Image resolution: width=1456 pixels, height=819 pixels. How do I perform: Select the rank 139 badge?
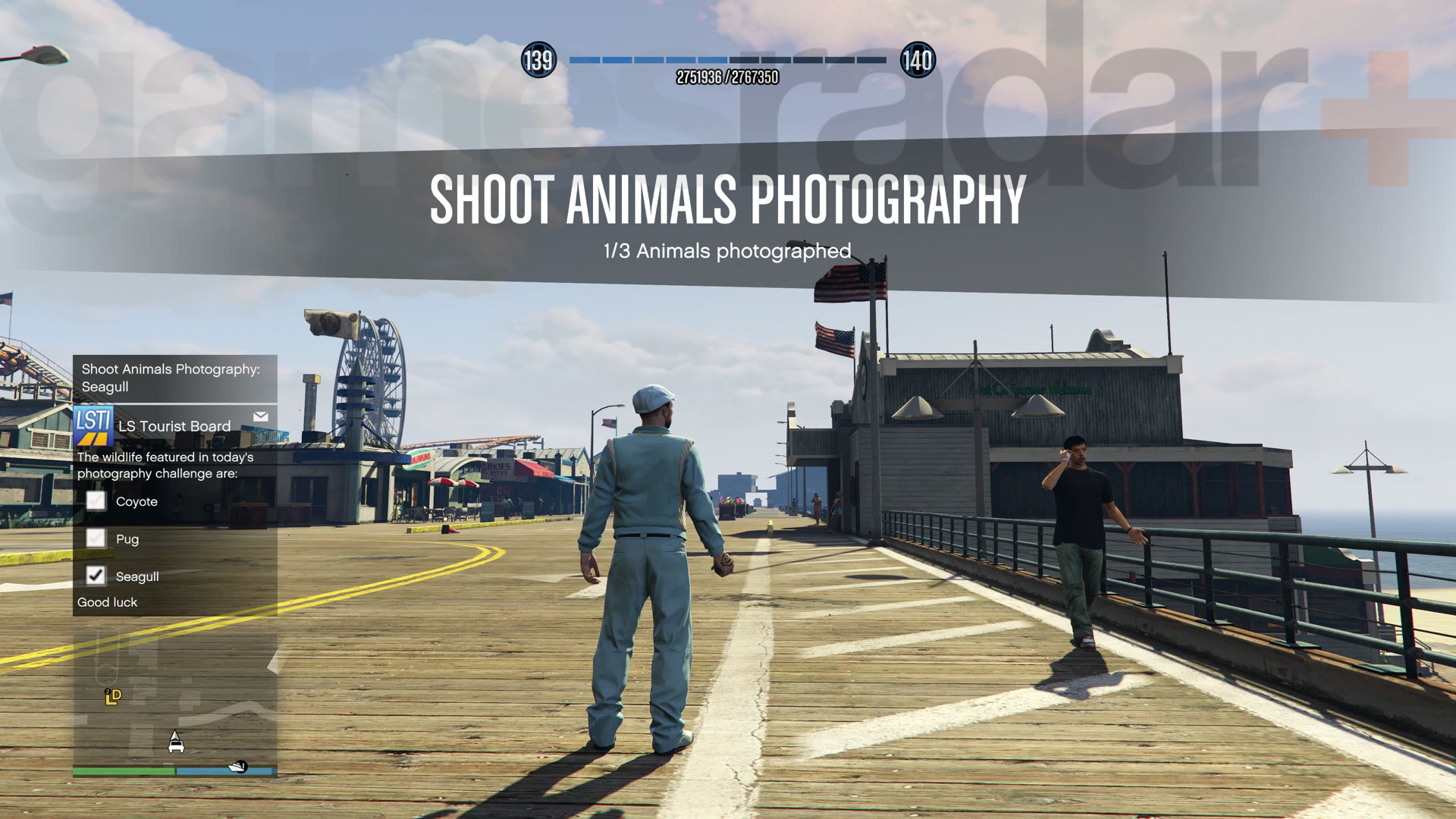pyautogui.click(x=538, y=60)
